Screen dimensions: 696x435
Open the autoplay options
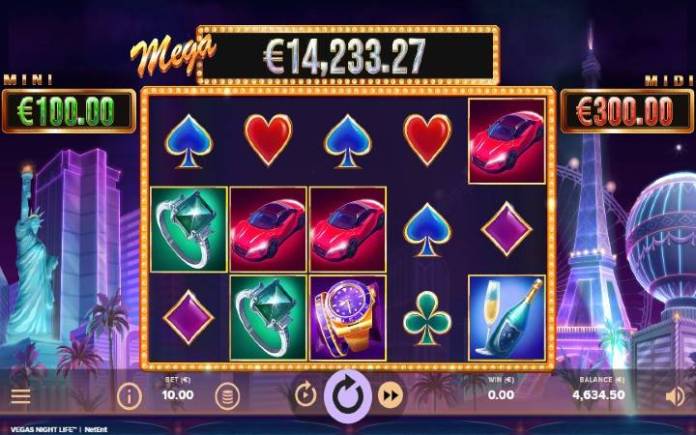coord(305,396)
